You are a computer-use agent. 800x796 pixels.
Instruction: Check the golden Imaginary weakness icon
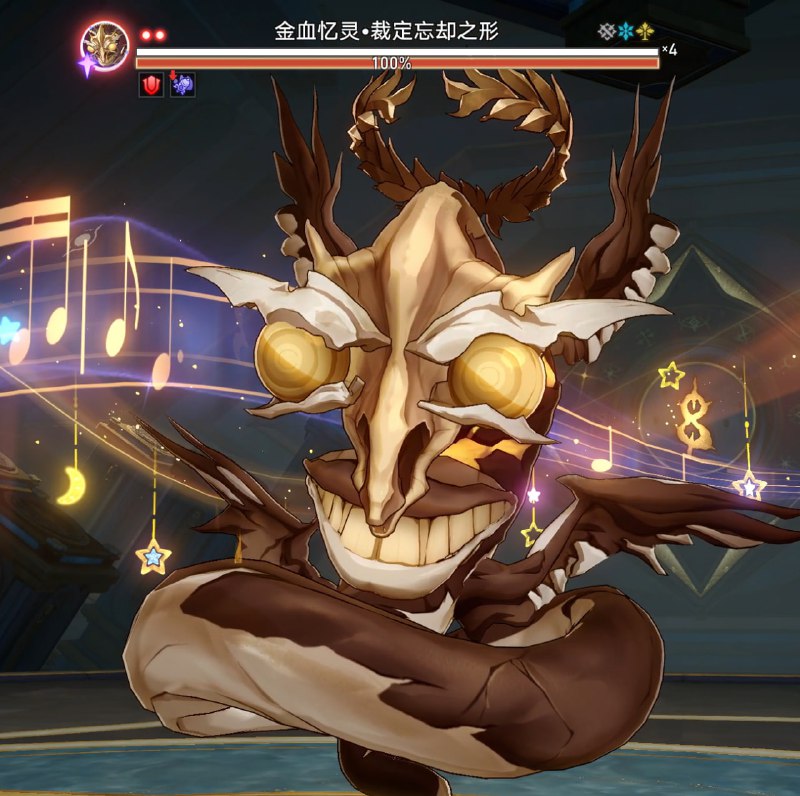tap(644, 32)
